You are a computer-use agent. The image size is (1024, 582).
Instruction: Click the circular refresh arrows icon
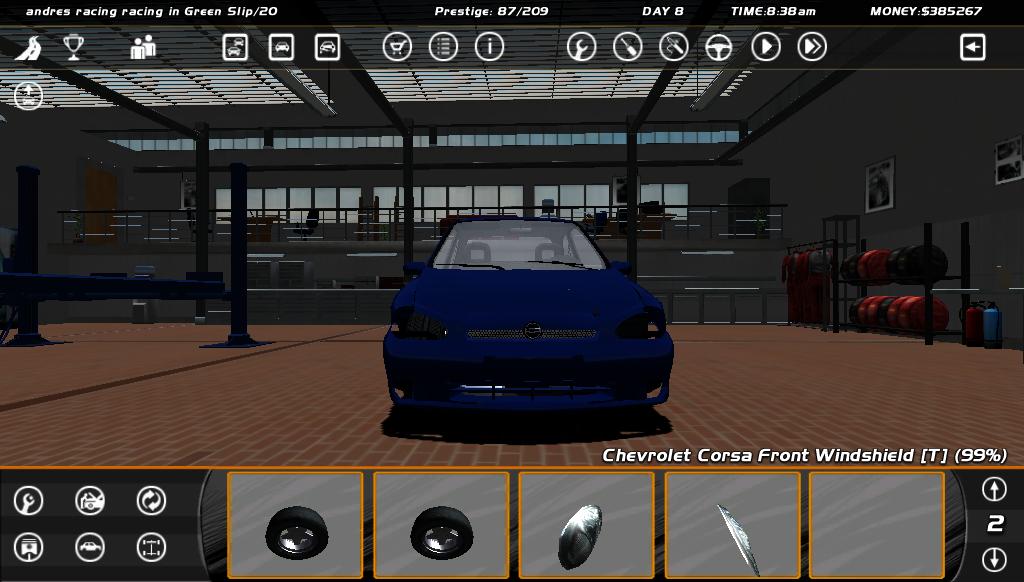click(x=151, y=500)
